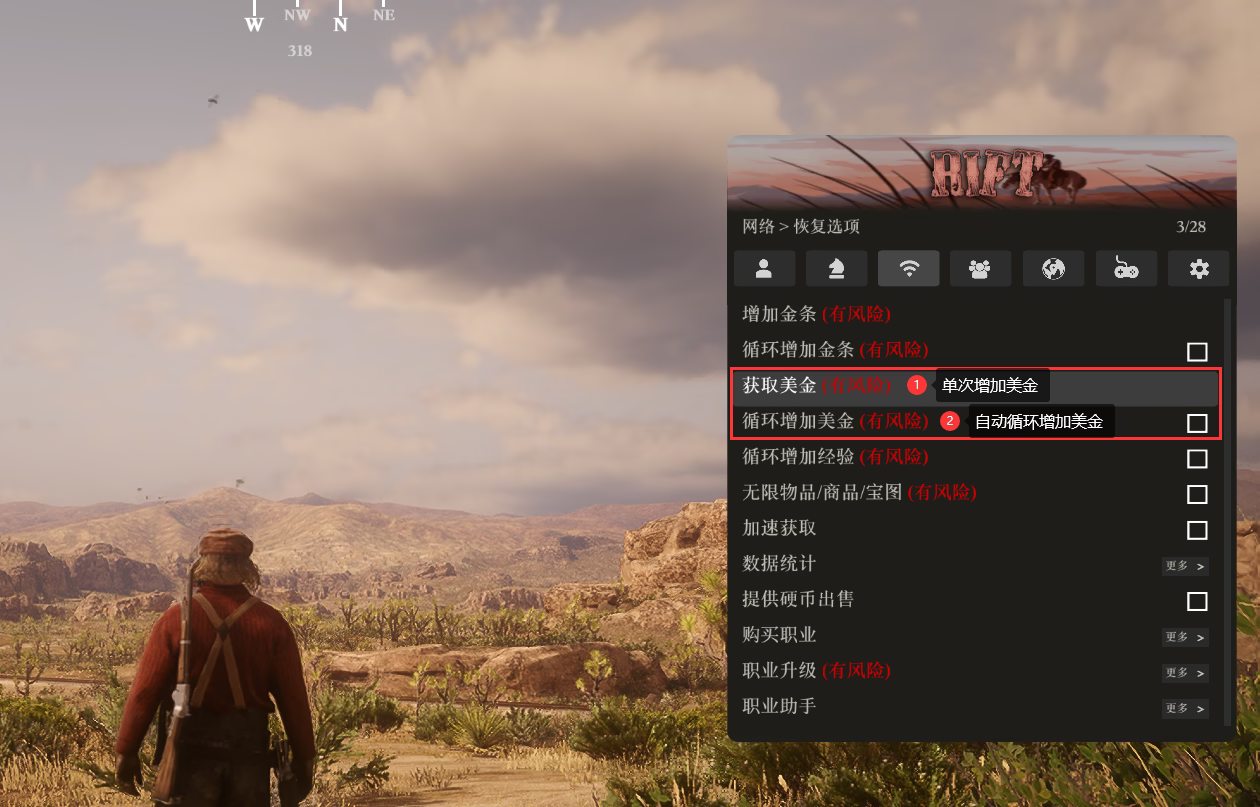Toggle the 无限物品/商品/宝图 checkbox

(x=1197, y=494)
